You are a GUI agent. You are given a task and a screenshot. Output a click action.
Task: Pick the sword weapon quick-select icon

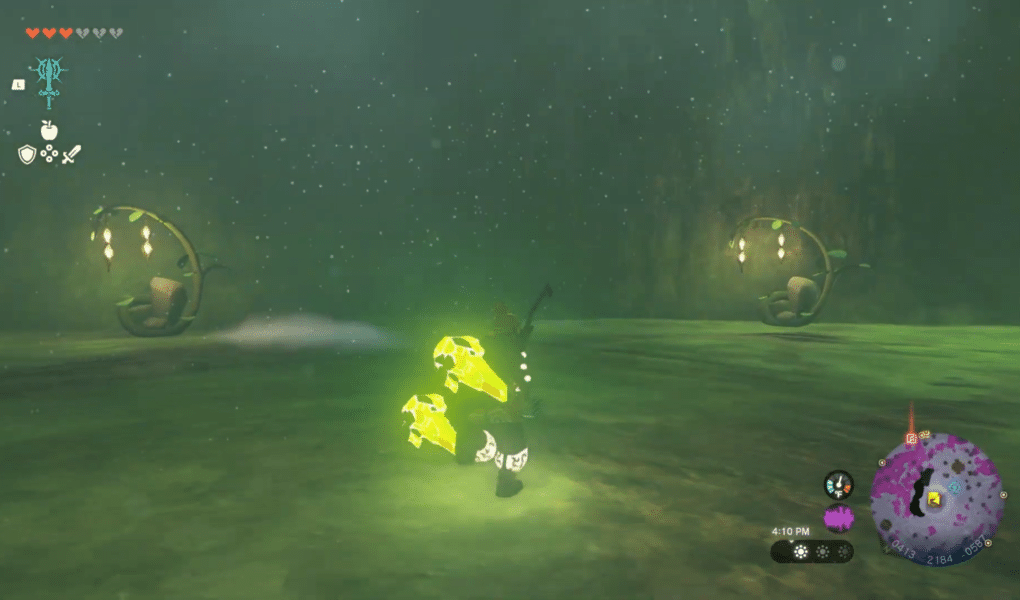click(x=71, y=154)
